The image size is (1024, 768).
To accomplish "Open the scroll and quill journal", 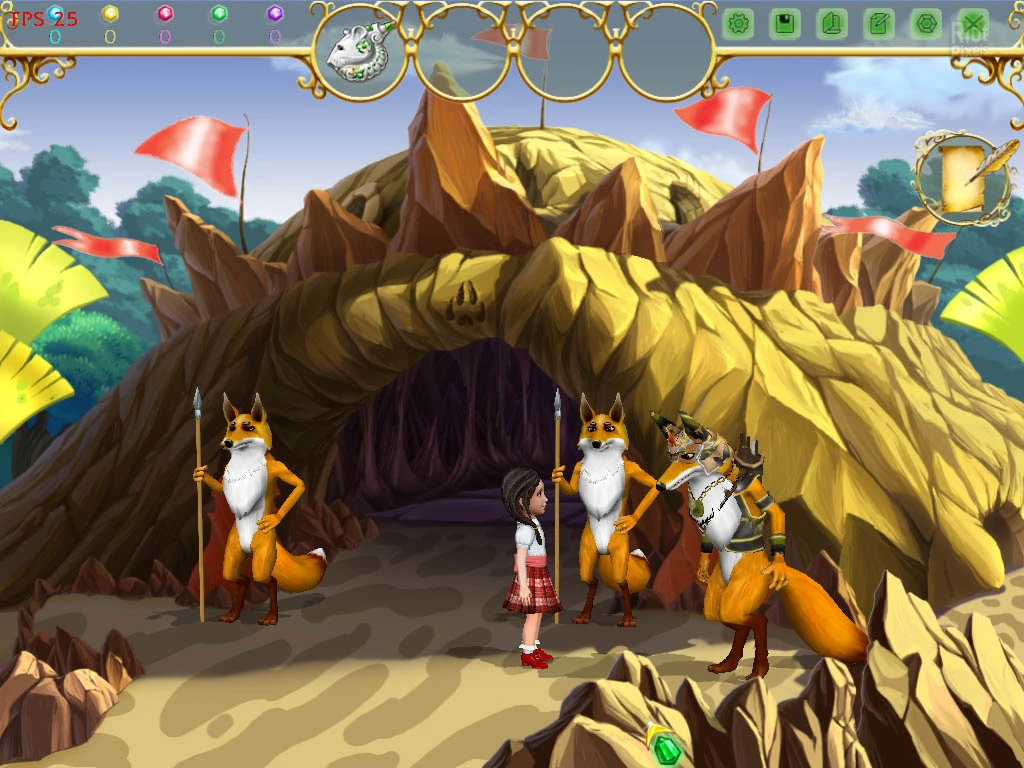I will (x=964, y=178).
